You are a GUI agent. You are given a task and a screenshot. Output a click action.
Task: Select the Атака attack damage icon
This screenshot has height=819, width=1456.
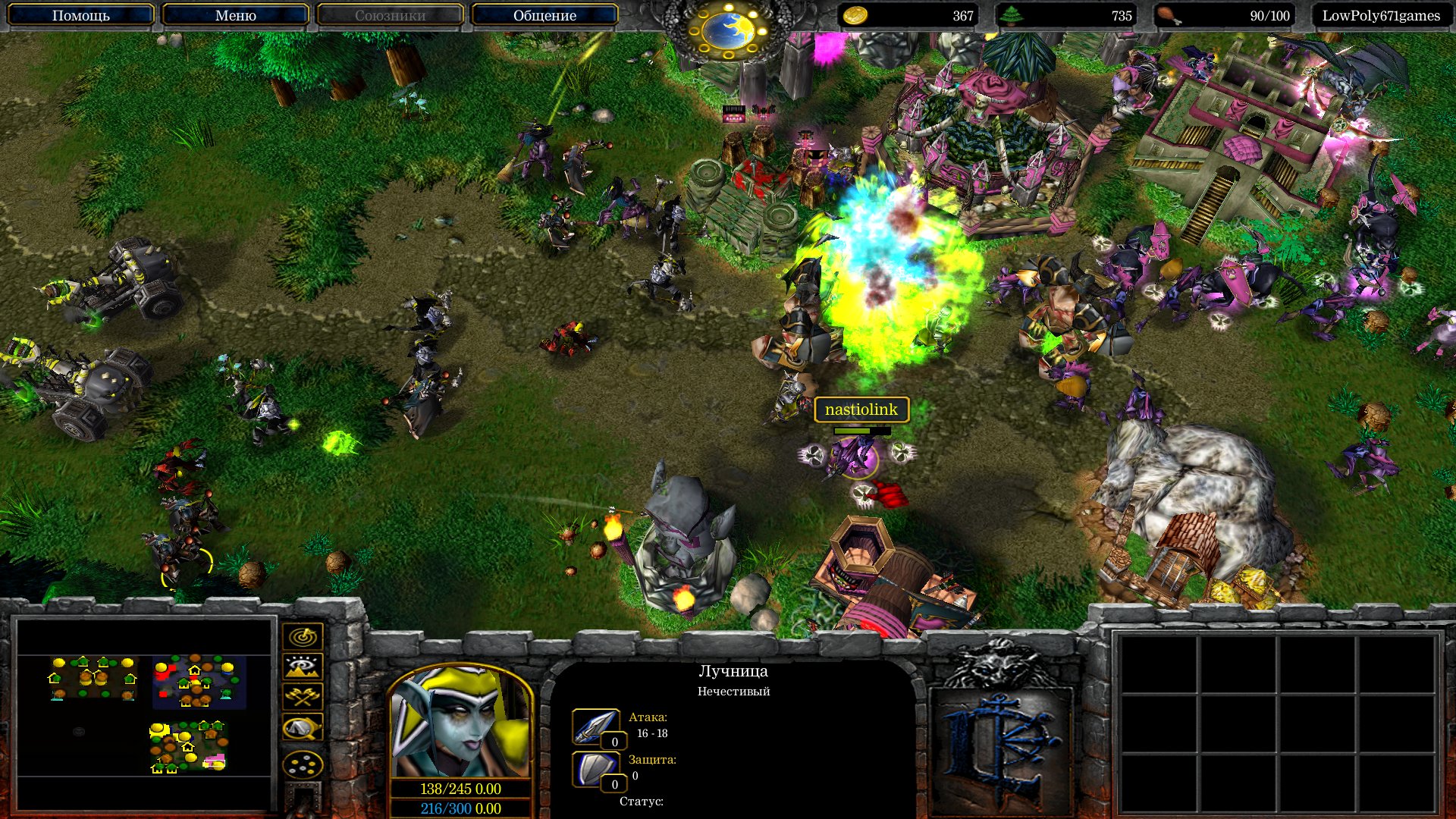pyautogui.click(x=595, y=726)
